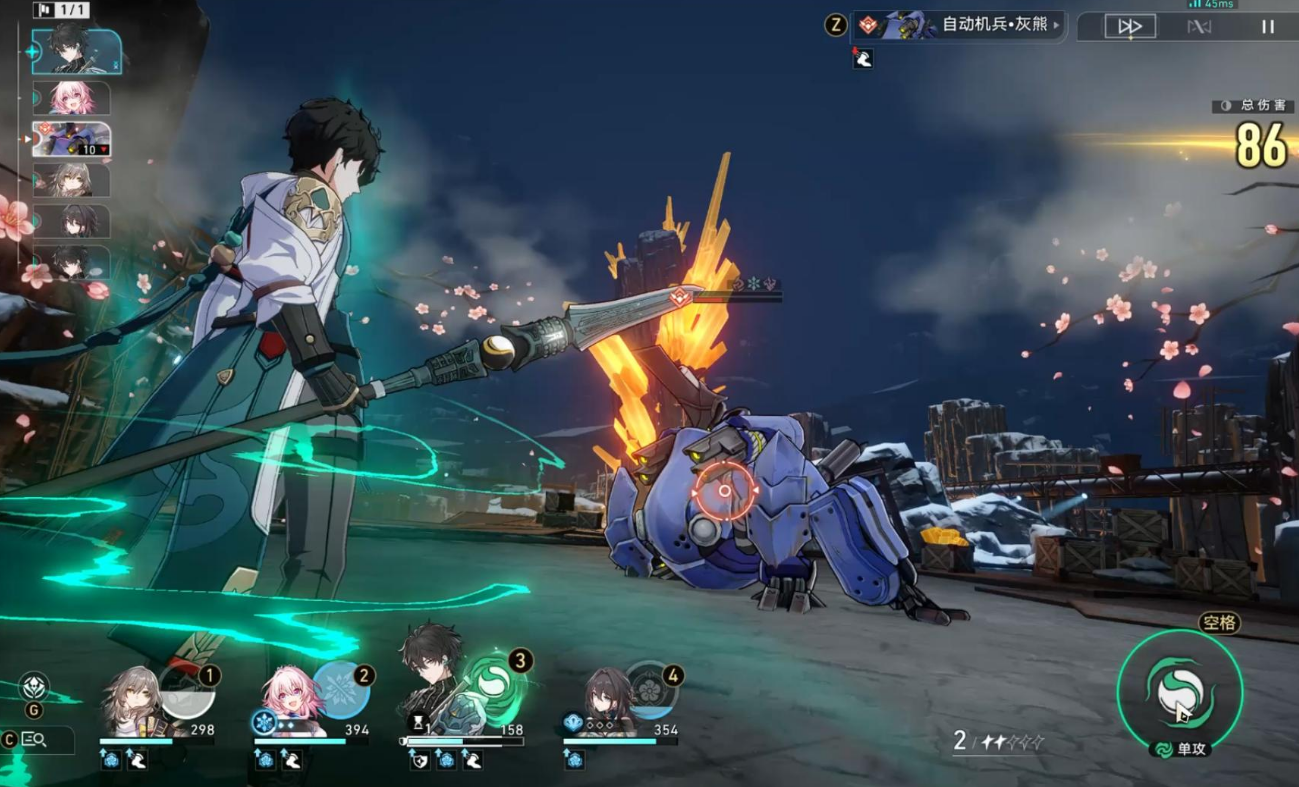This screenshot has height=787, width=1299.
Task: Click the red target reticle on the enemy
Action: [725, 491]
